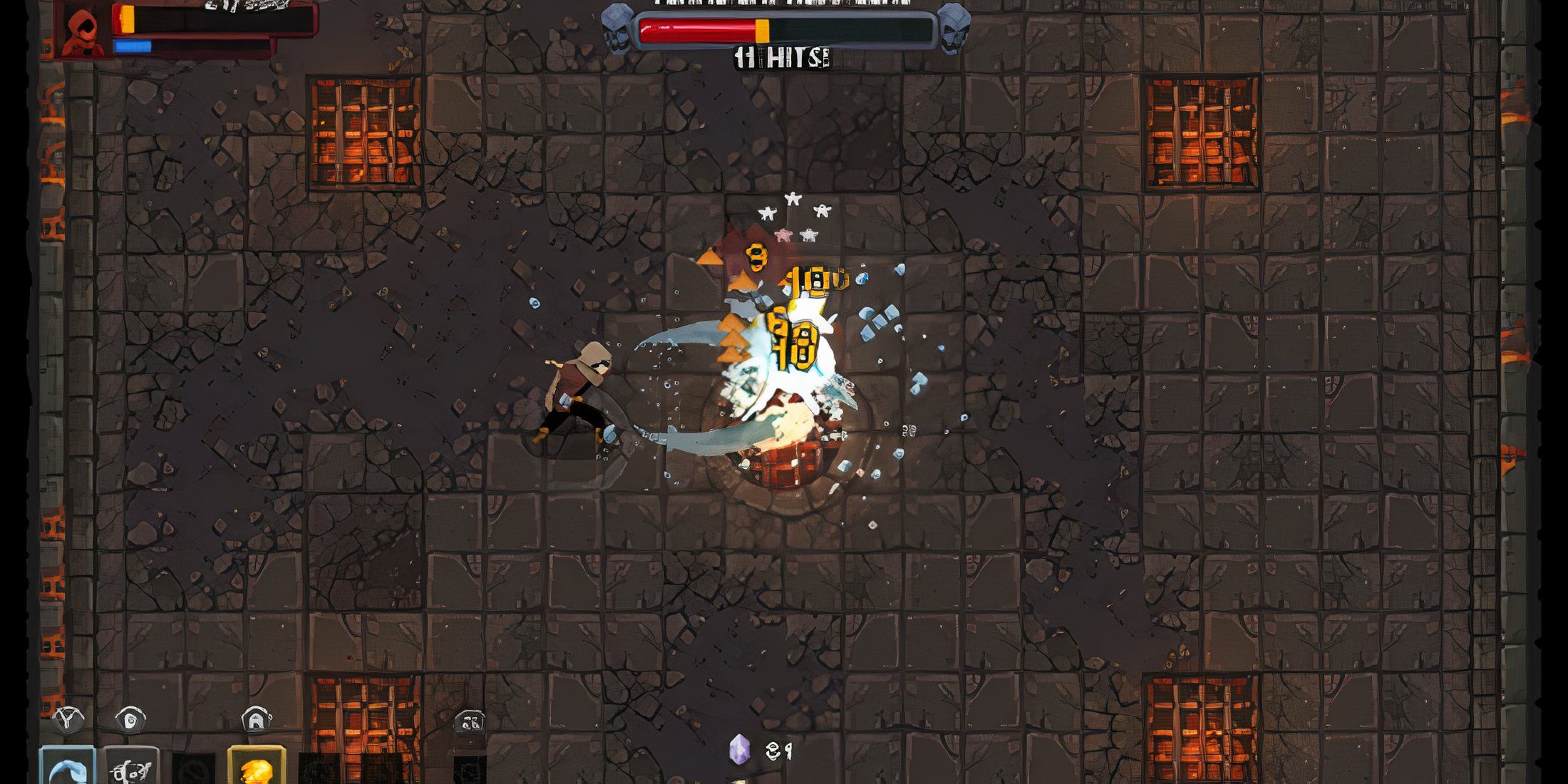The width and height of the screenshot is (1568, 784).
Task: Click the player portrait in the top-left HUD
Action: point(82,32)
